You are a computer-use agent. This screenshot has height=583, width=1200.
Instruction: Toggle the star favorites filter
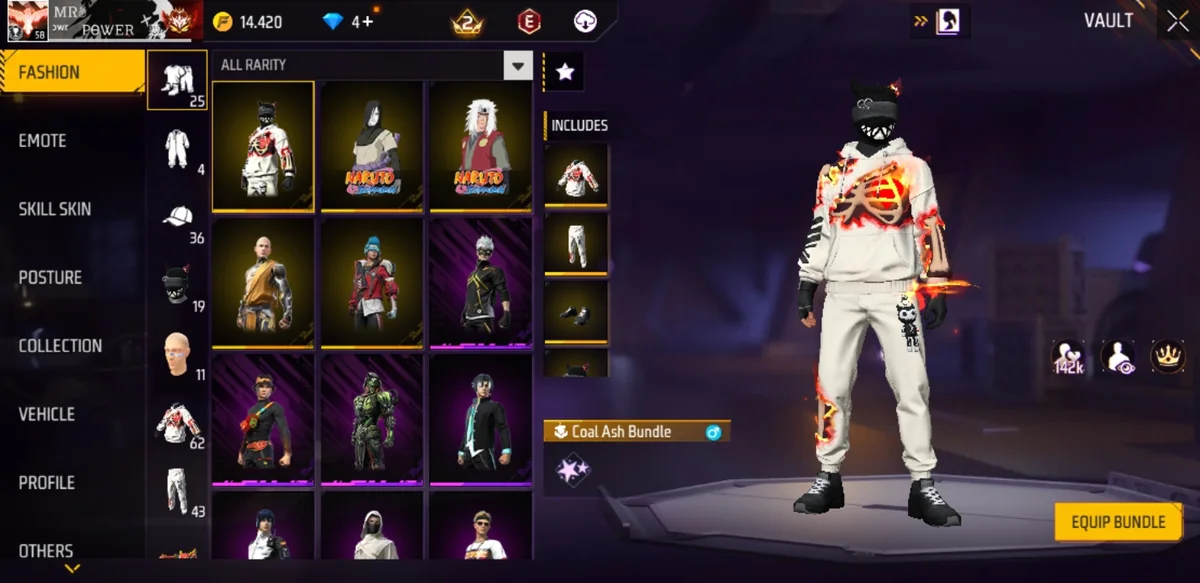[565, 72]
